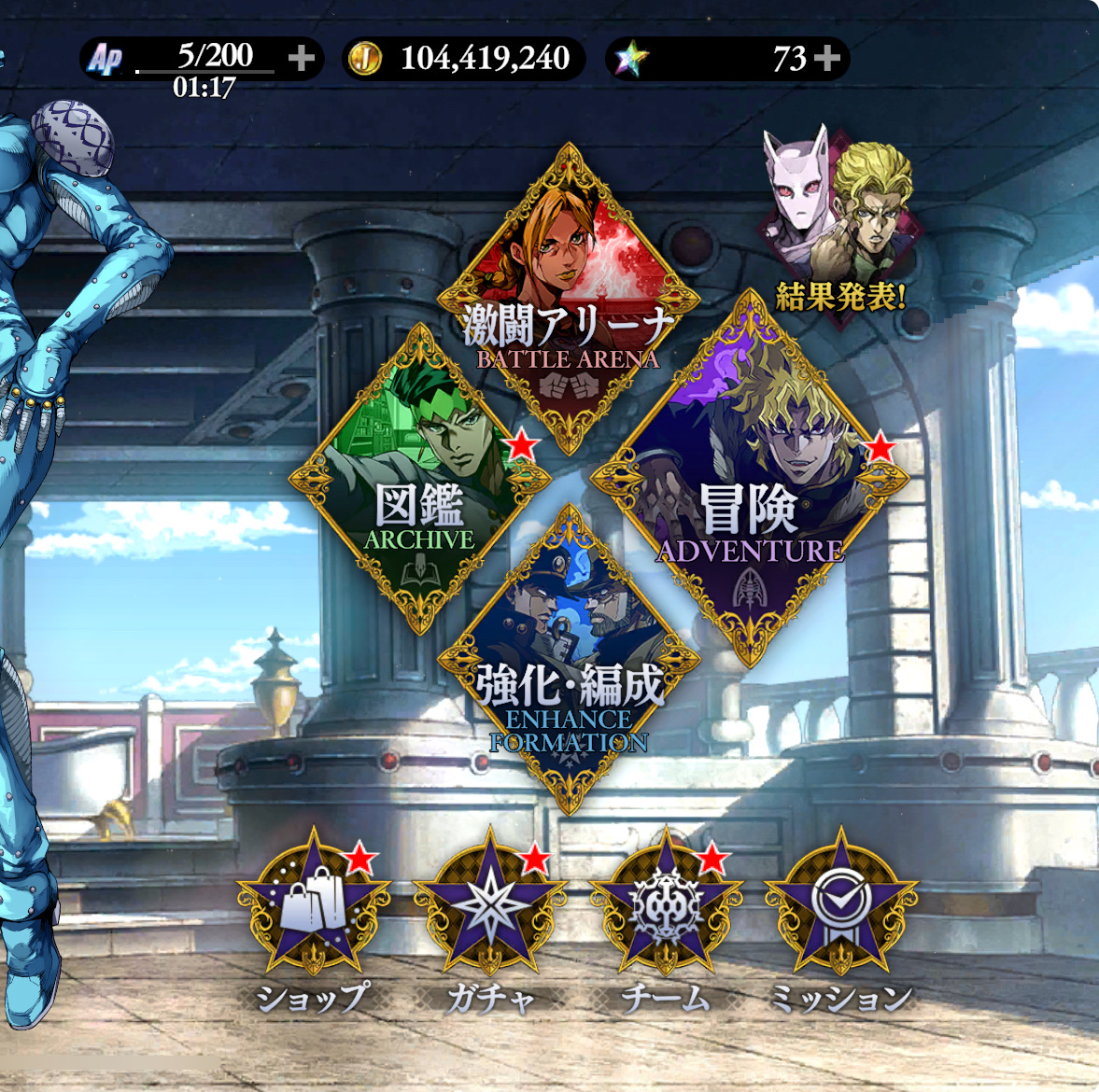This screenshot has width=1099, height=1092.
Task: Open the Battle Arena menu
Action: pyautogui.click(x=569, y=301)
